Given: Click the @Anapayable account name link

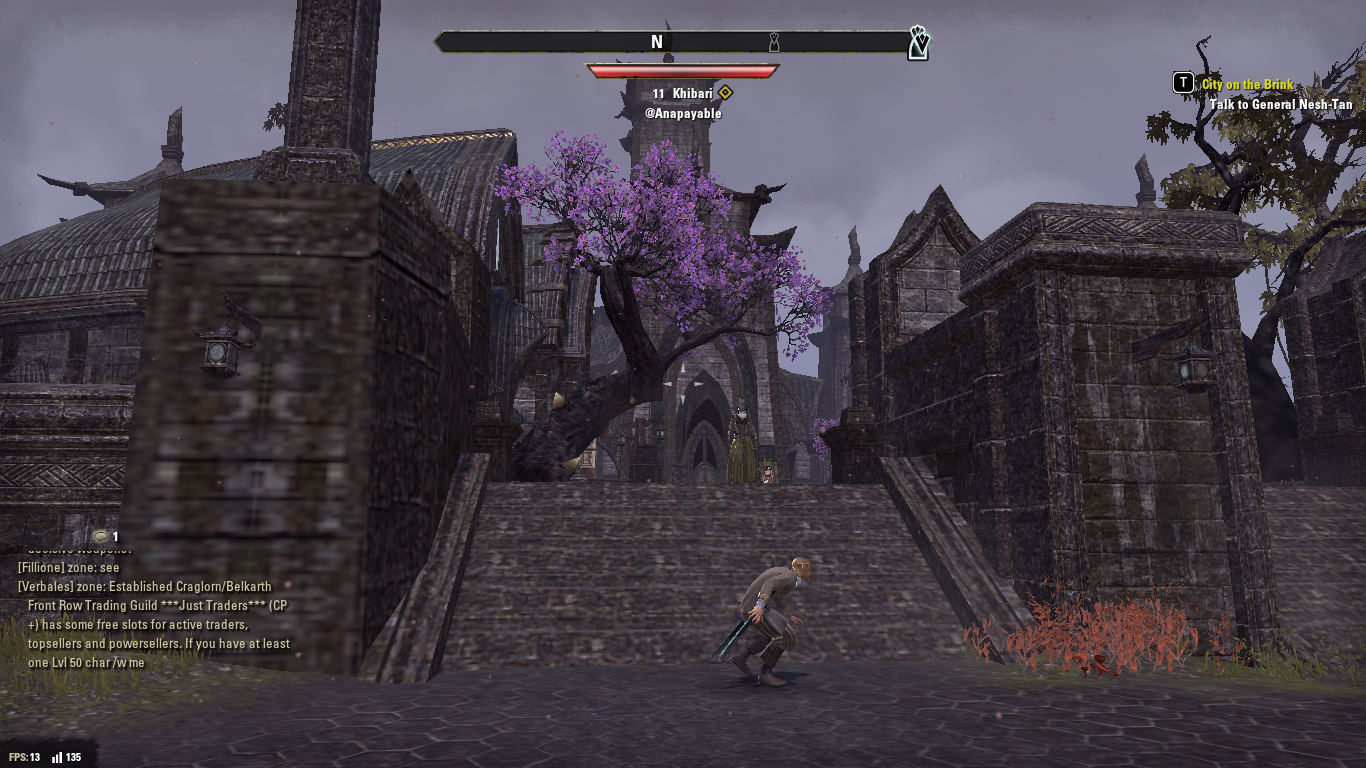Looking at the screenshot, I should coord(683,112).
